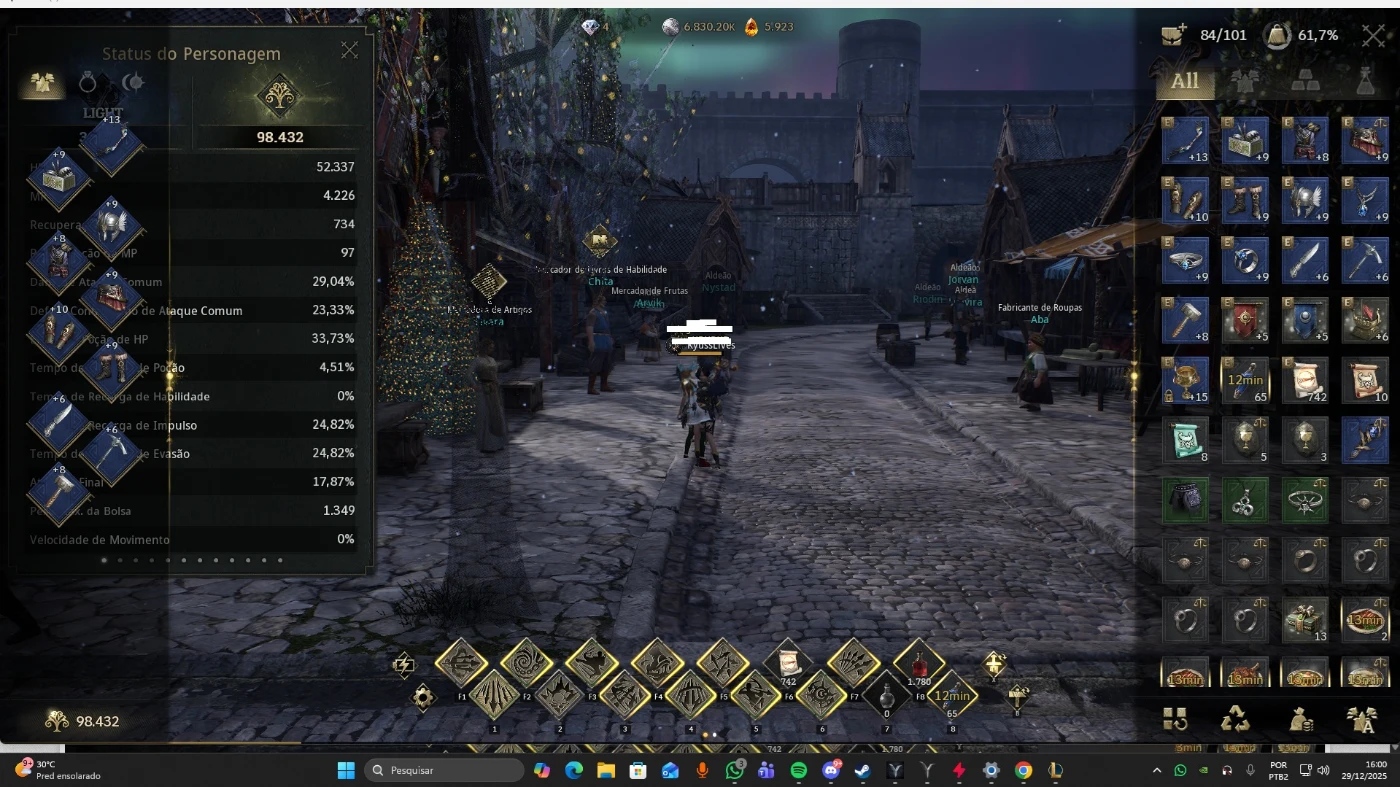Use the red potion on hotbar F8
The image size is (1400, 787).
coord(919,663)
